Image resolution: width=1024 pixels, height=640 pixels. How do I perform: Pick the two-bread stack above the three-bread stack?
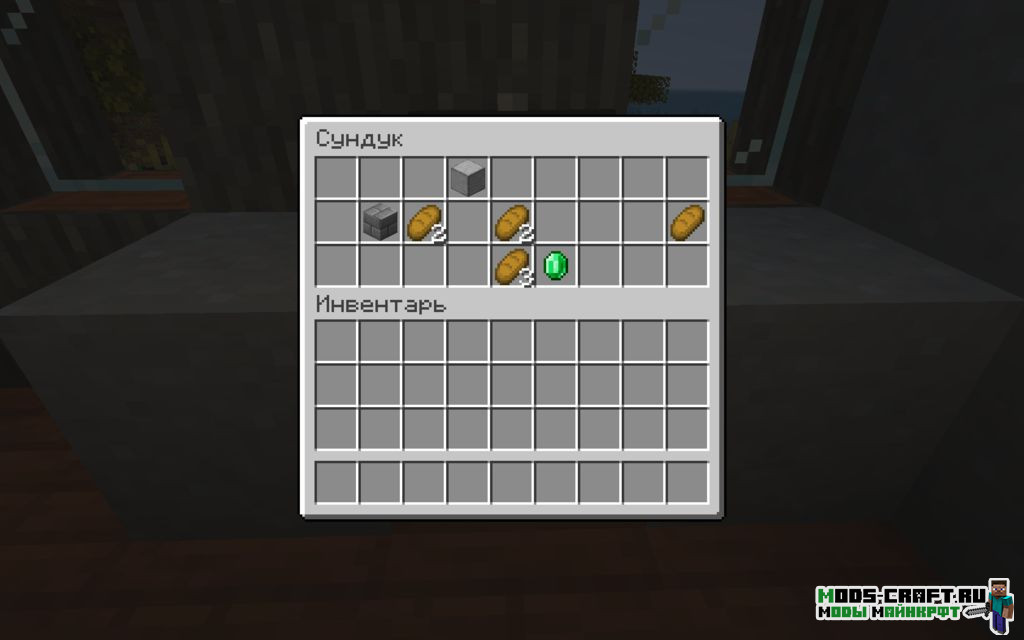coord(511,222)
